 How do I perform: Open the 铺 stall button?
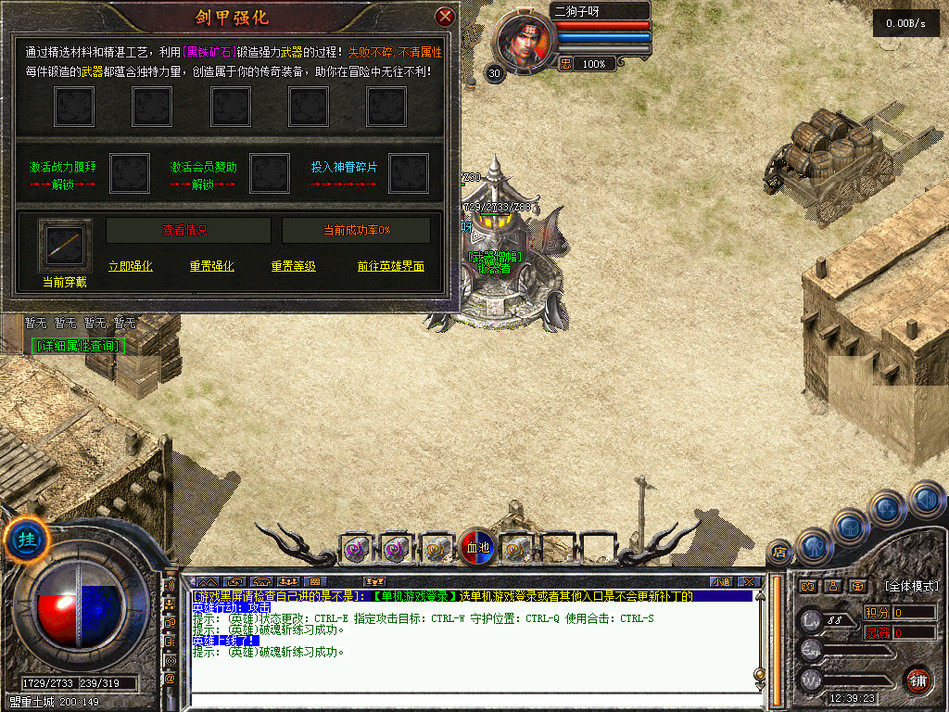click(x=916, y=679)
